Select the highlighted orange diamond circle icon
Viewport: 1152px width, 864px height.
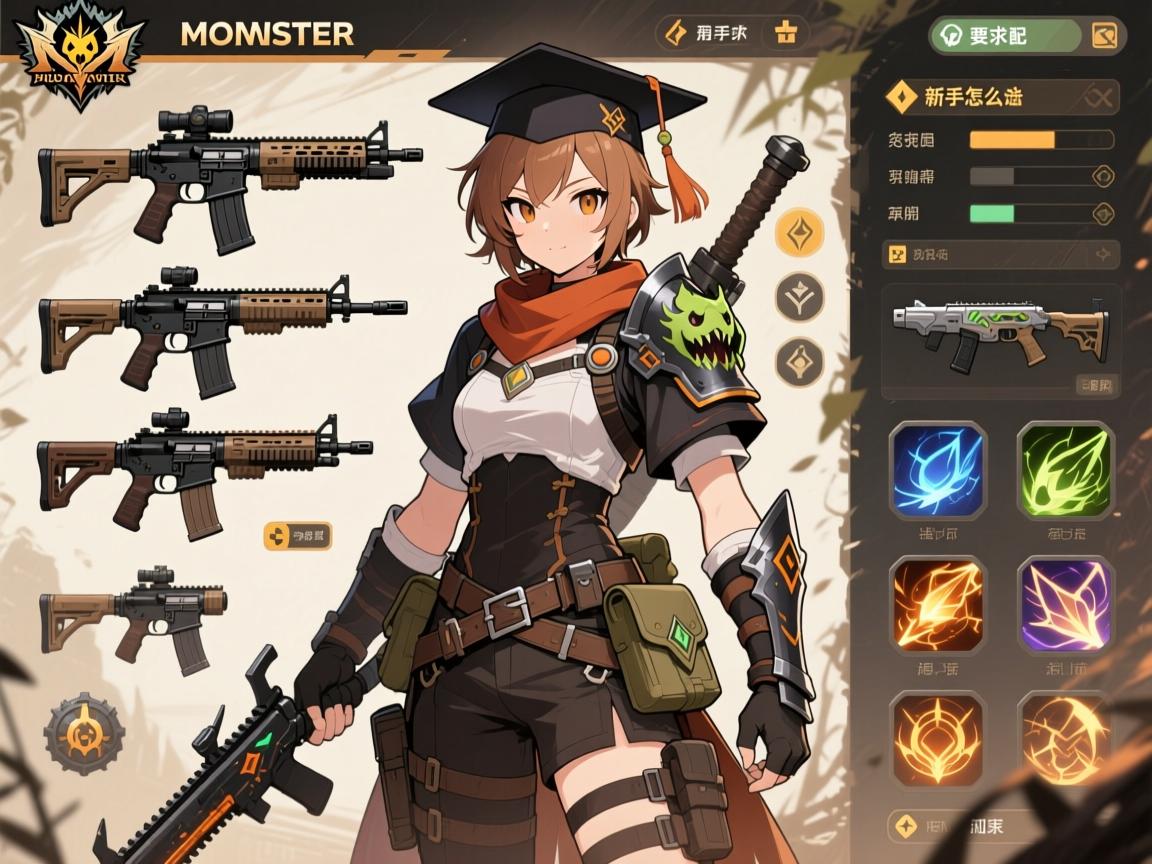800,233
